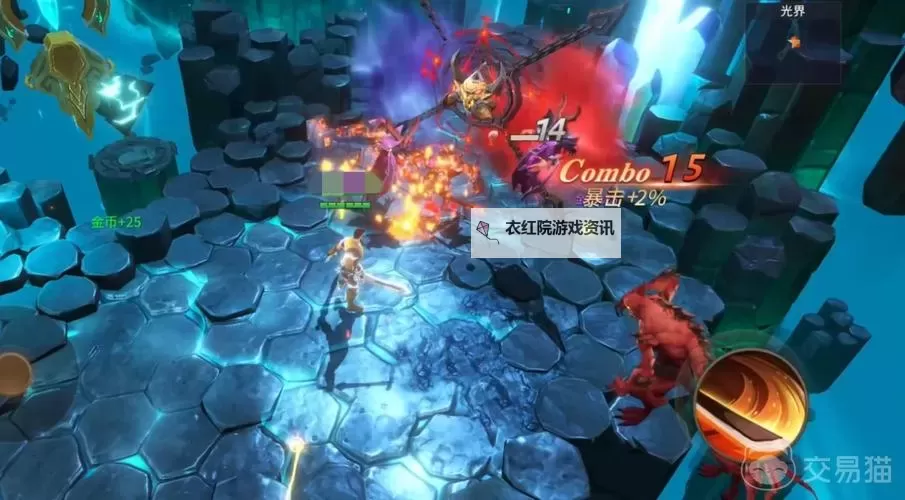Touch the orange virtual joystick knob
Image resolution: width=905 pixels, height=500 pixels.
[x=12, y=374]
